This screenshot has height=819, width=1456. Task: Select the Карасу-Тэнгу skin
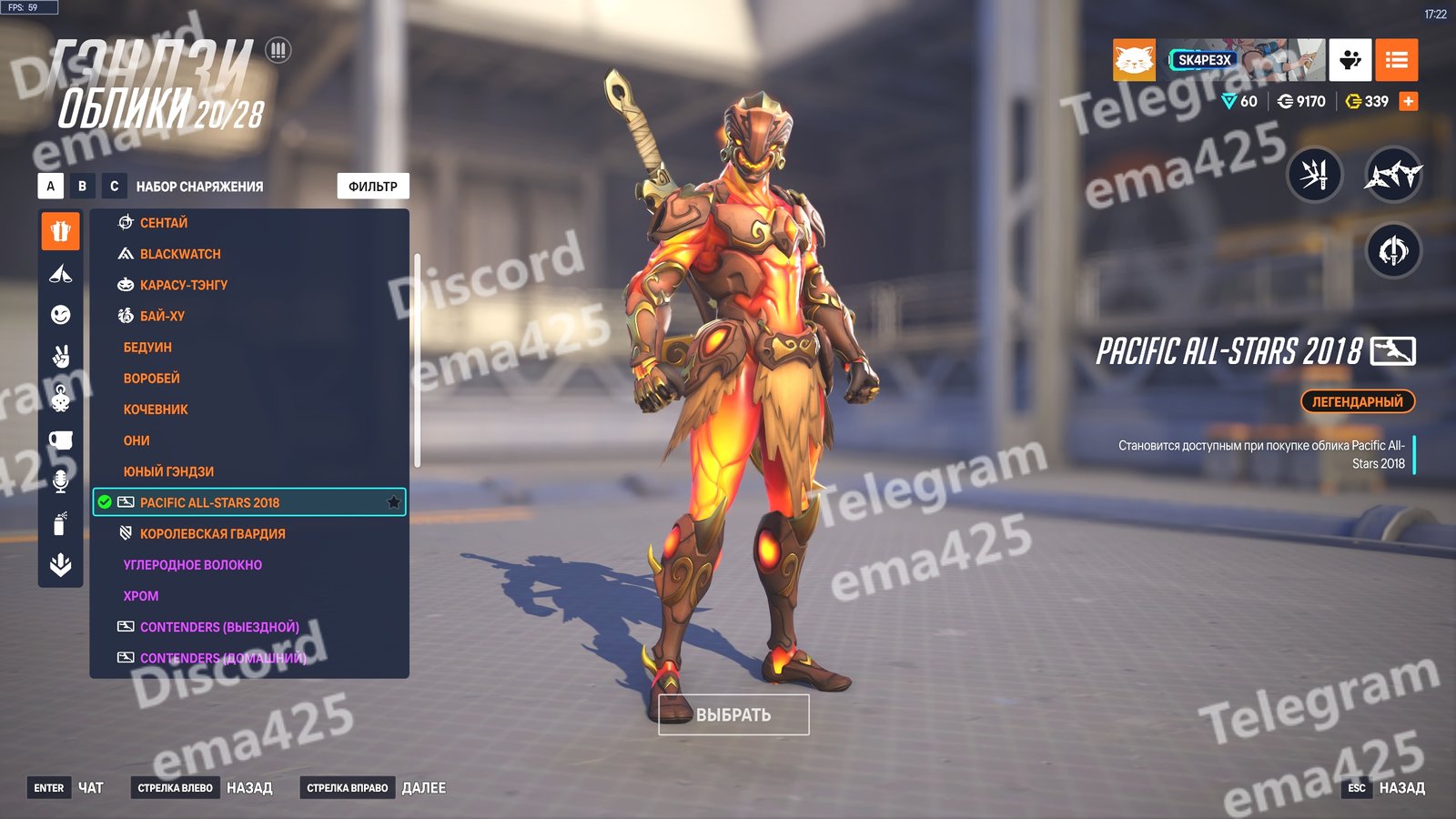point(184,285)
